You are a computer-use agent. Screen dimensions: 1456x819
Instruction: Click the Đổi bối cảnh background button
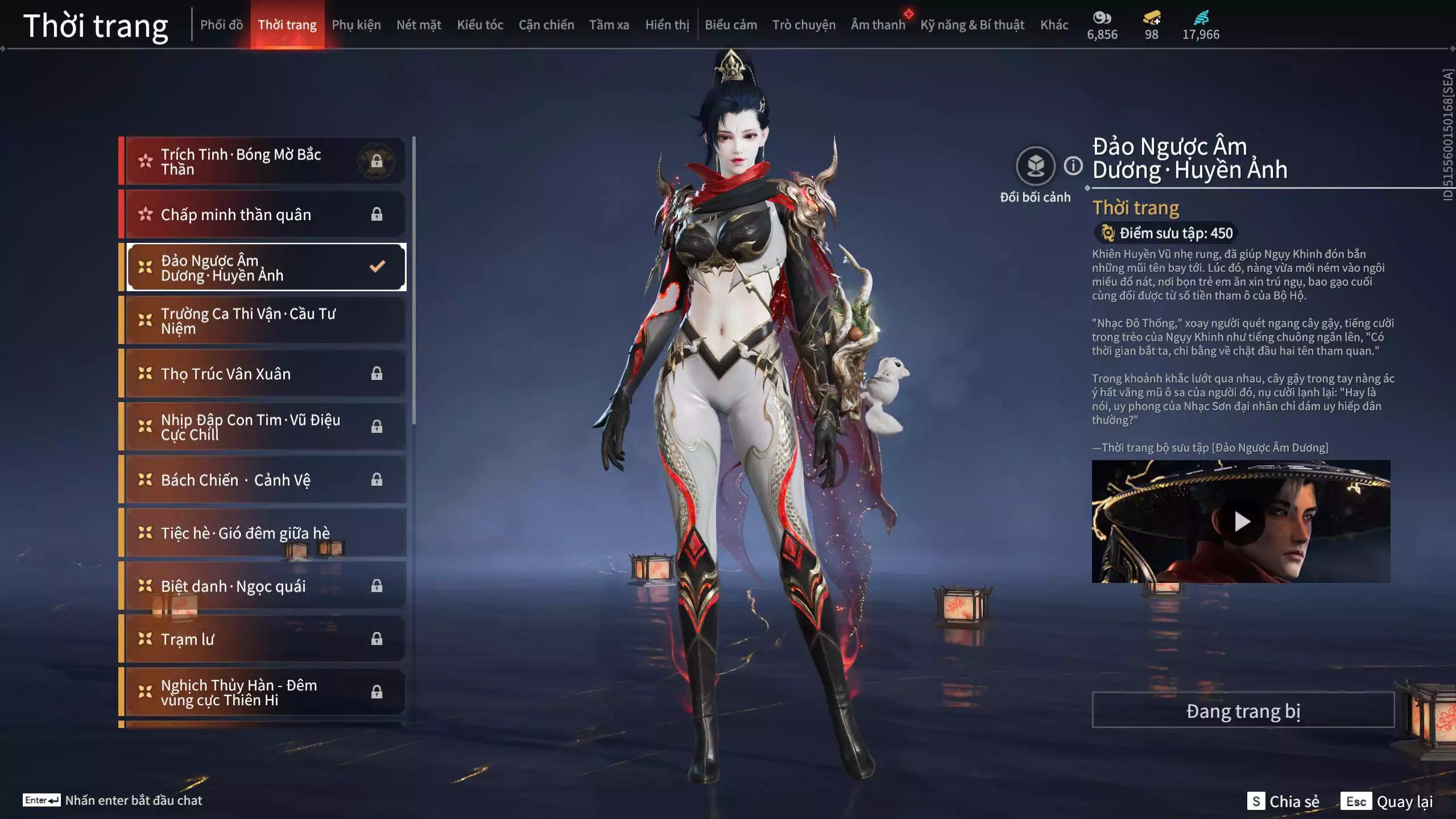coord(1035,166)
